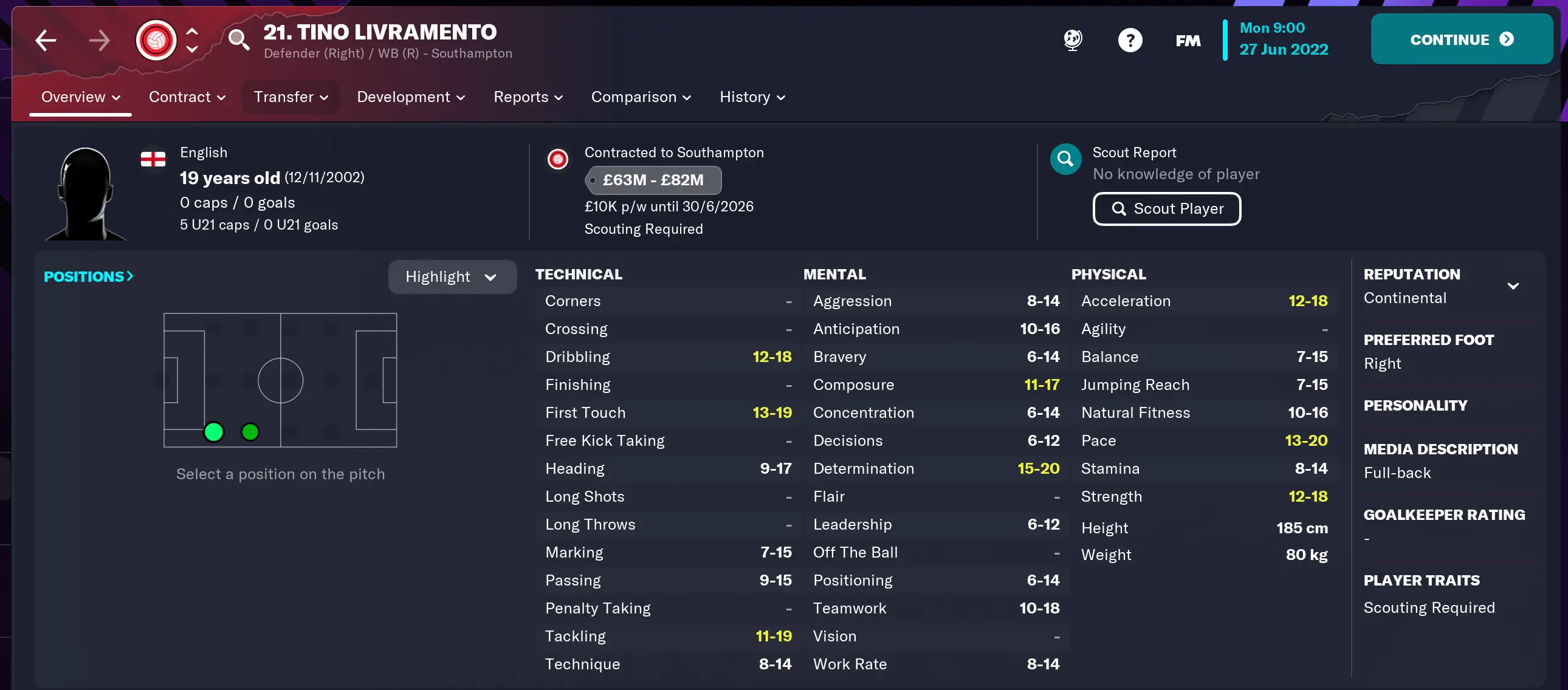1568x690 pixels.
Task: Click the FM logo icon
Action: tap(1187, 40)
